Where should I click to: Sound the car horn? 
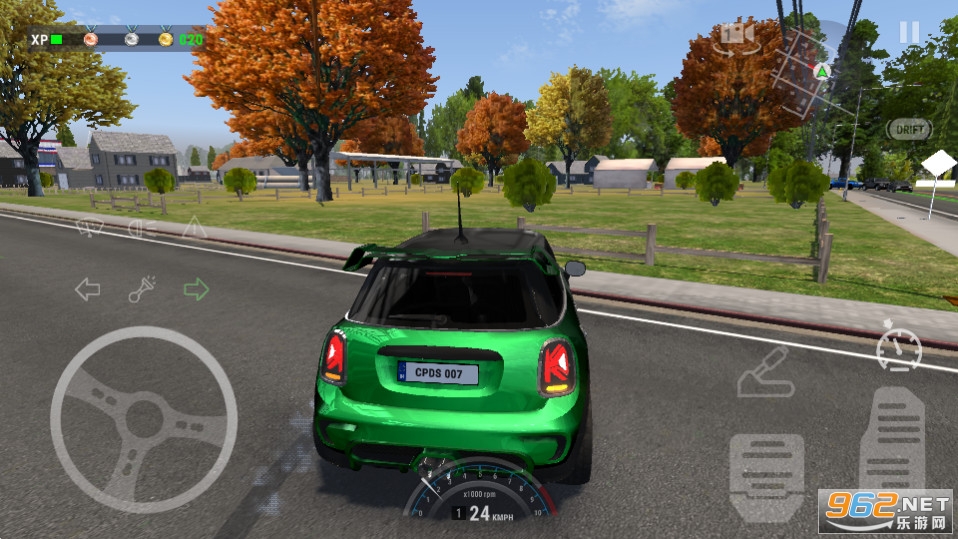pos(141,291)
